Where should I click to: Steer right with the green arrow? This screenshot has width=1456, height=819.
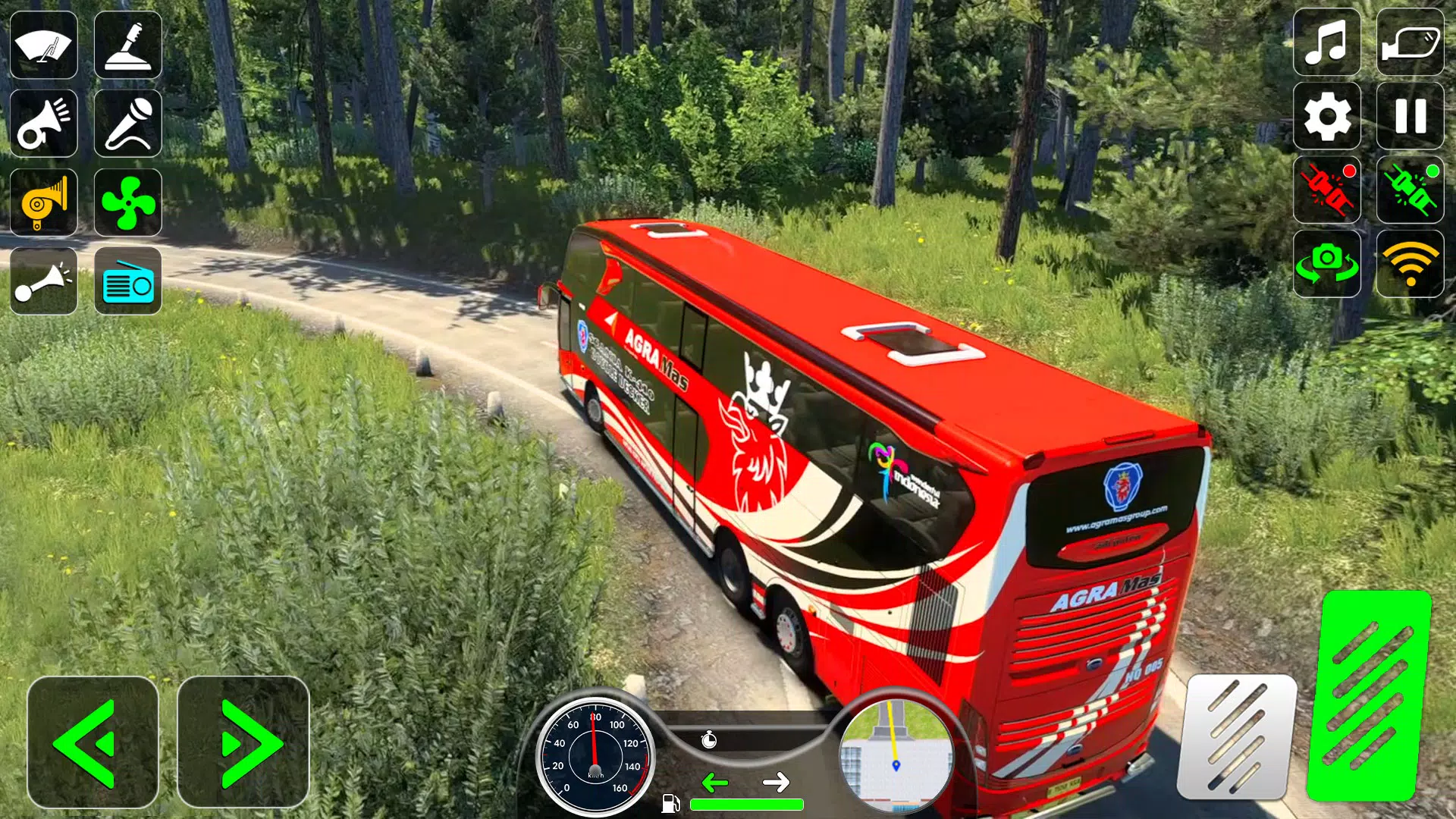[x=243, y=742]
